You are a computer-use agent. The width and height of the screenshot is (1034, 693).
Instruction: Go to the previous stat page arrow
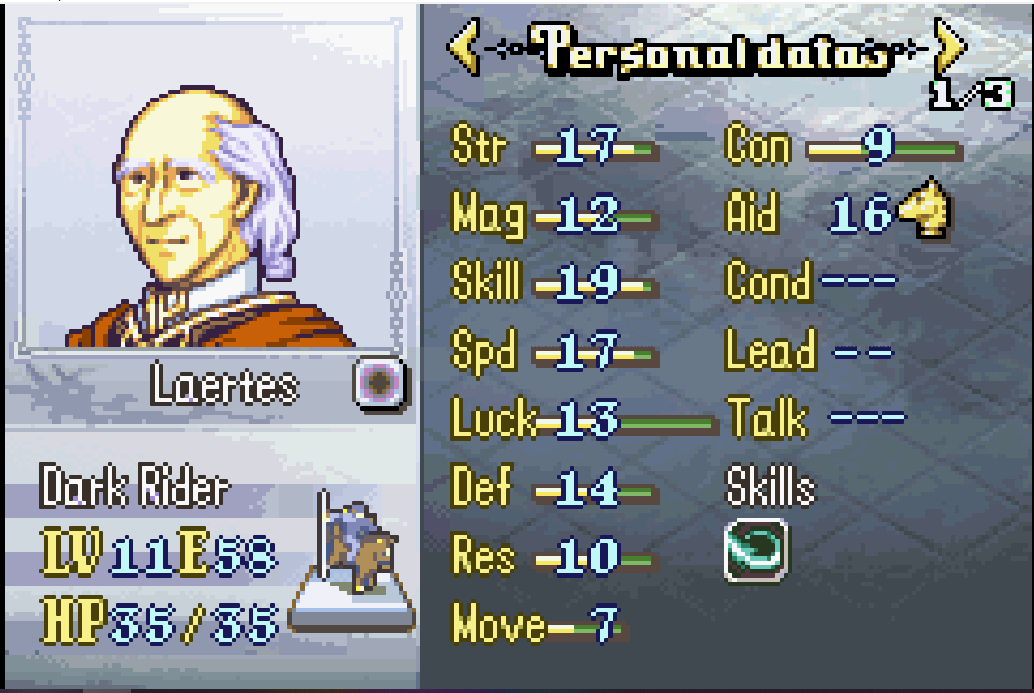(x=463, y=48)
